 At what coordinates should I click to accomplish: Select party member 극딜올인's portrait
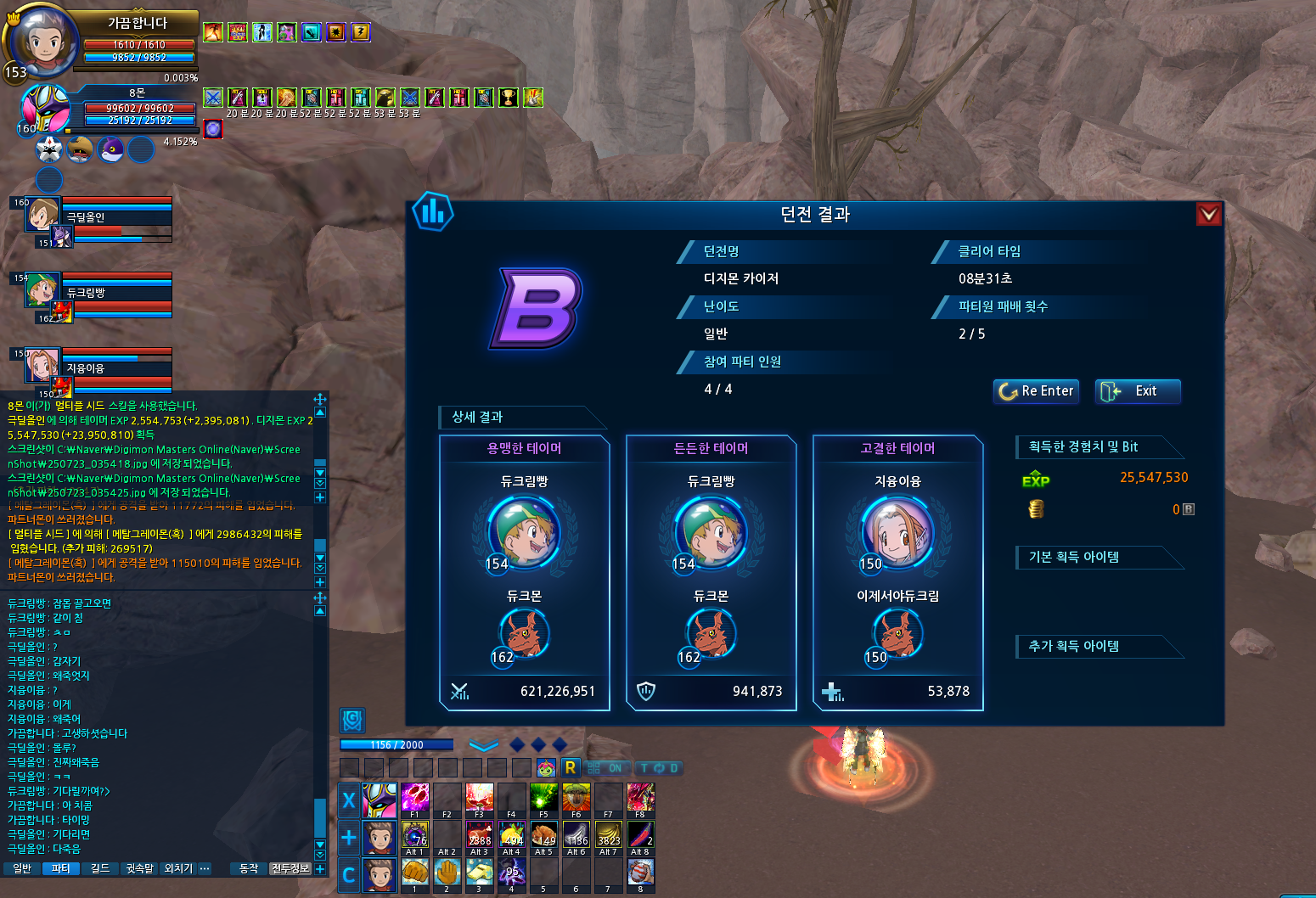coord(42,214)
